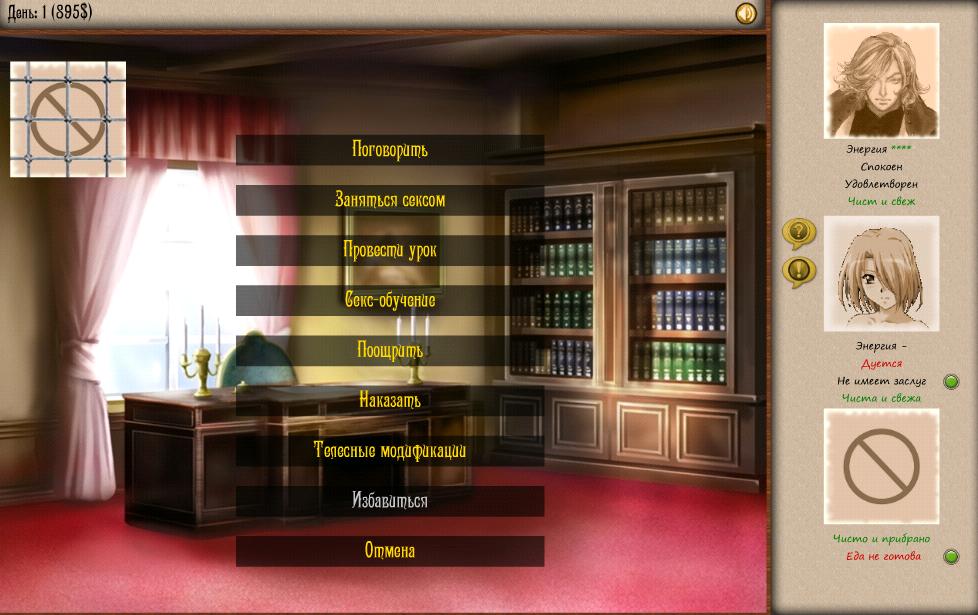
Task: Choose the Поговорить menu option
Action: point(390,150)
